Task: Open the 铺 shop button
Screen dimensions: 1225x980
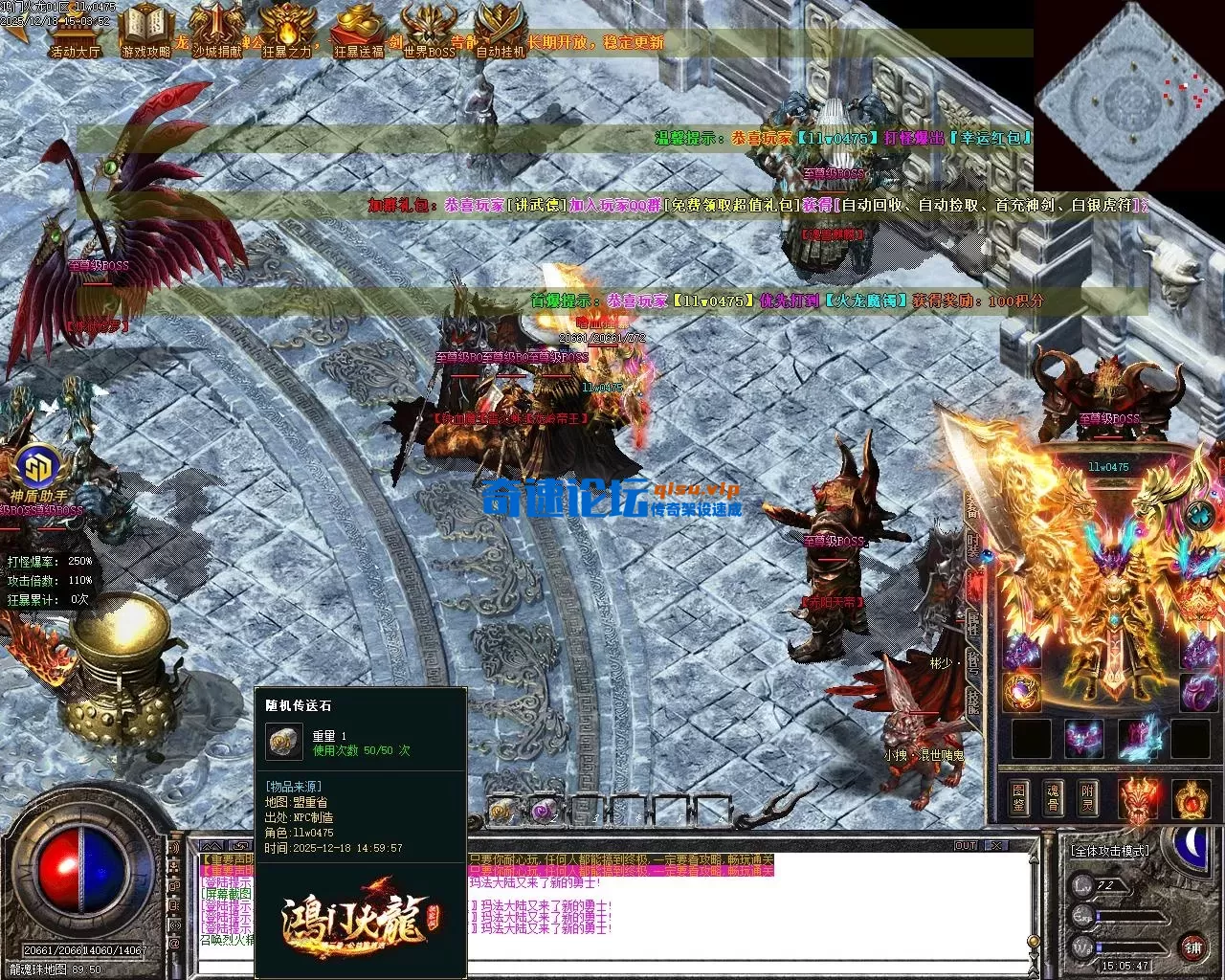Action: click(x=1192, y=949)
